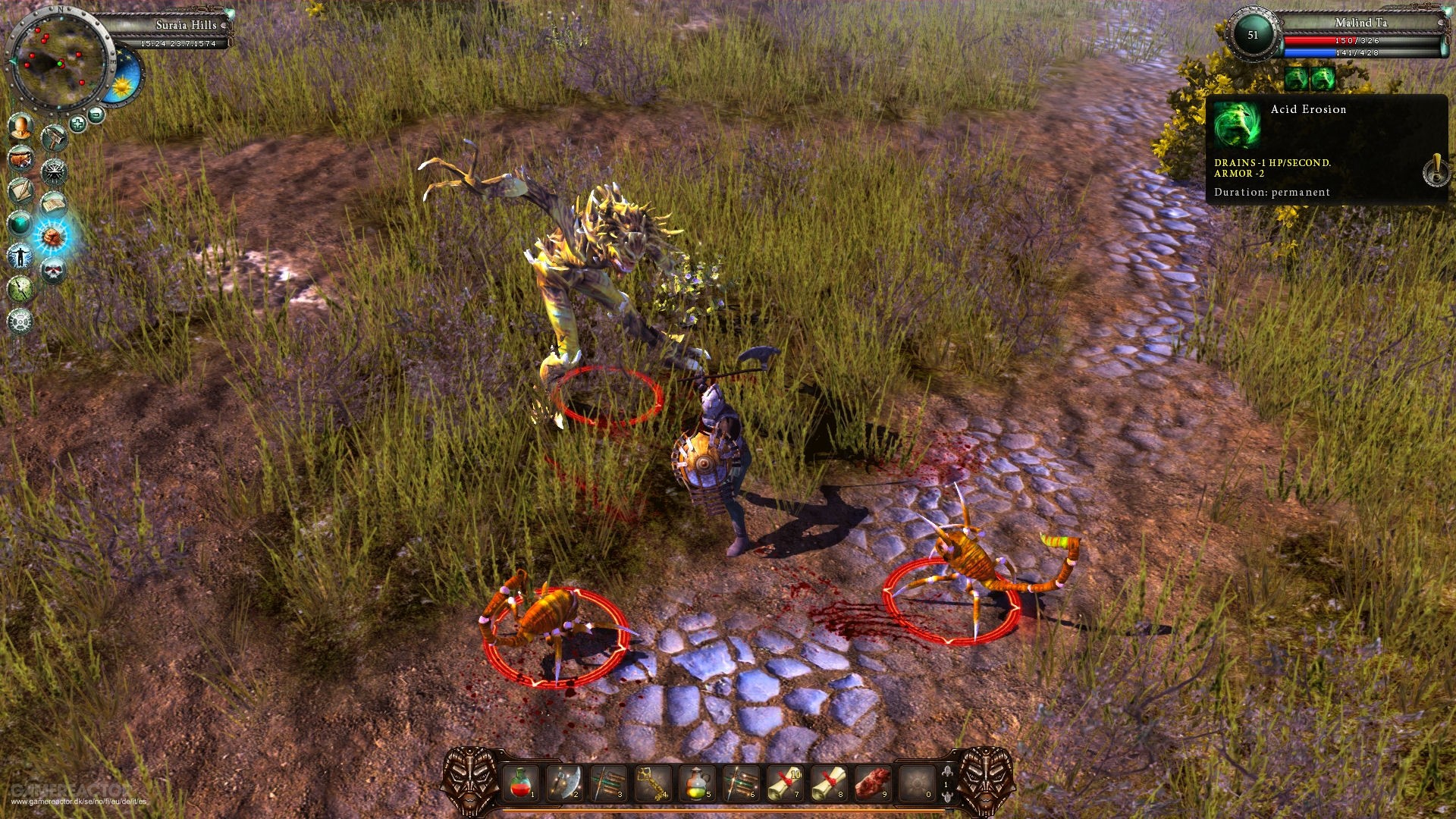Open the spiked wheel combat arts icon
Viewport: 1456px width, 819px height.
54,173
